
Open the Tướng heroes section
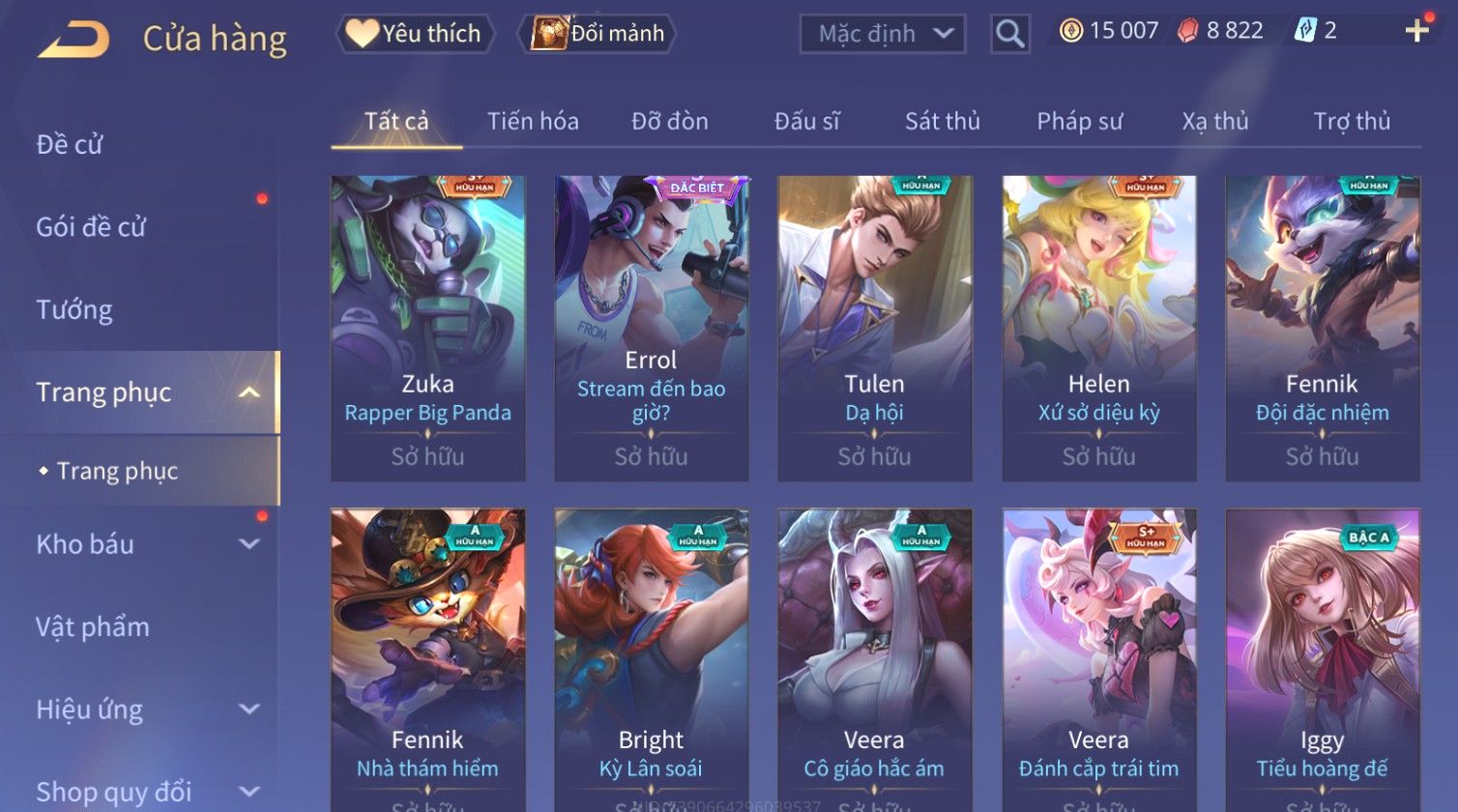74,310
